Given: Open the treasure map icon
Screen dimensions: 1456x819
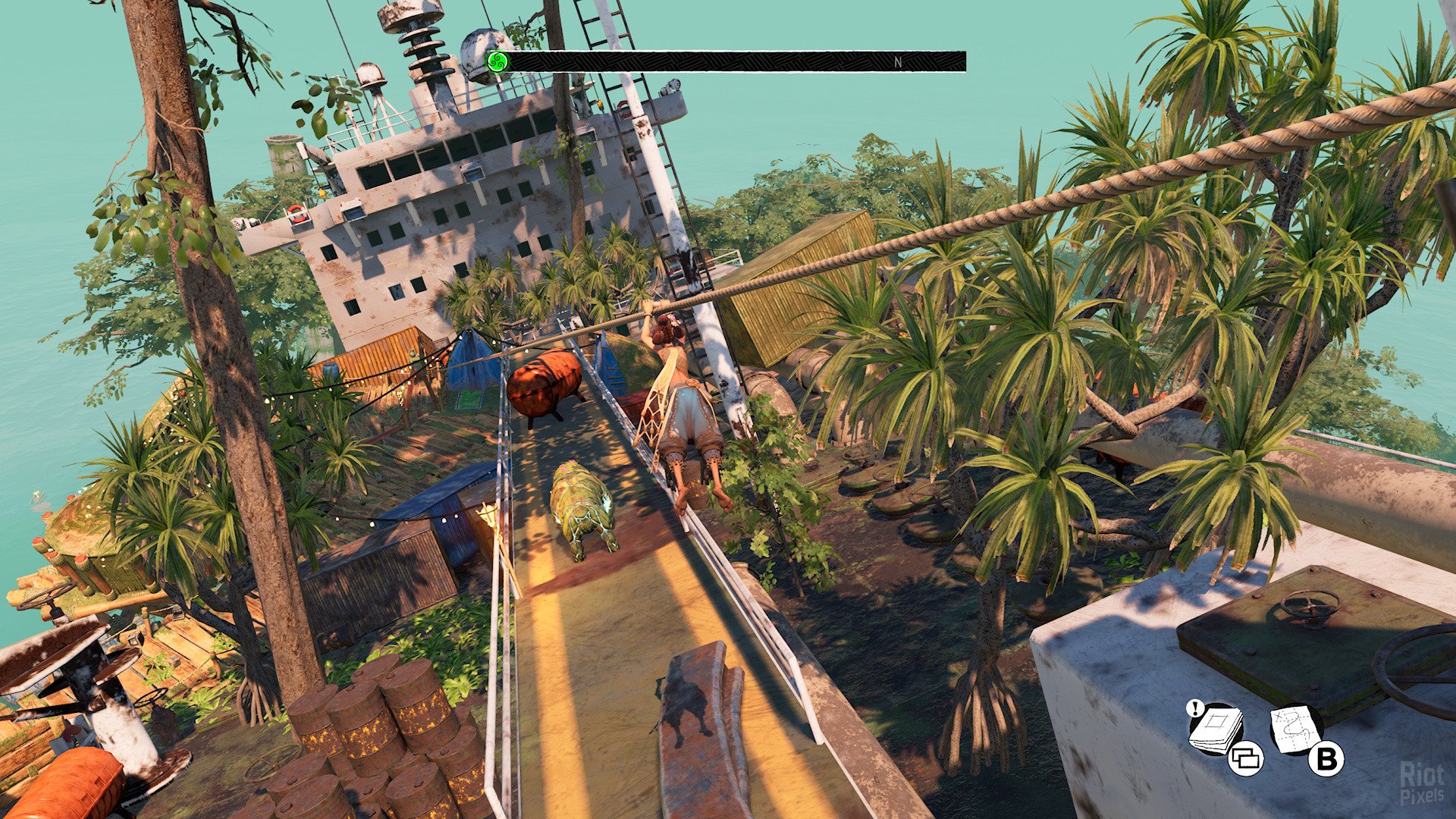Looking at the screenshot, I should point(1296,729).
